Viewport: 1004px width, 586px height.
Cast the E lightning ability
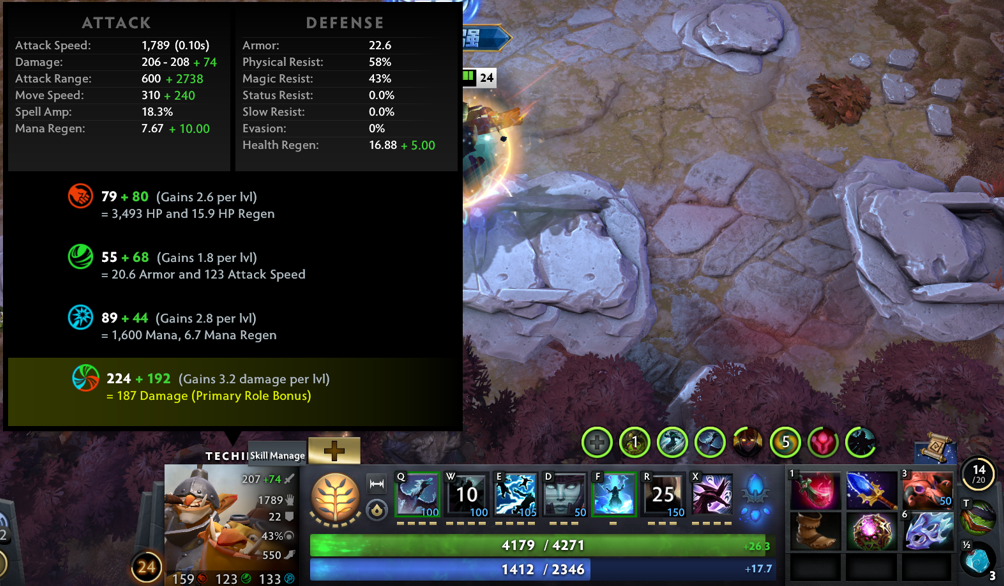click(x=516, y=496)
